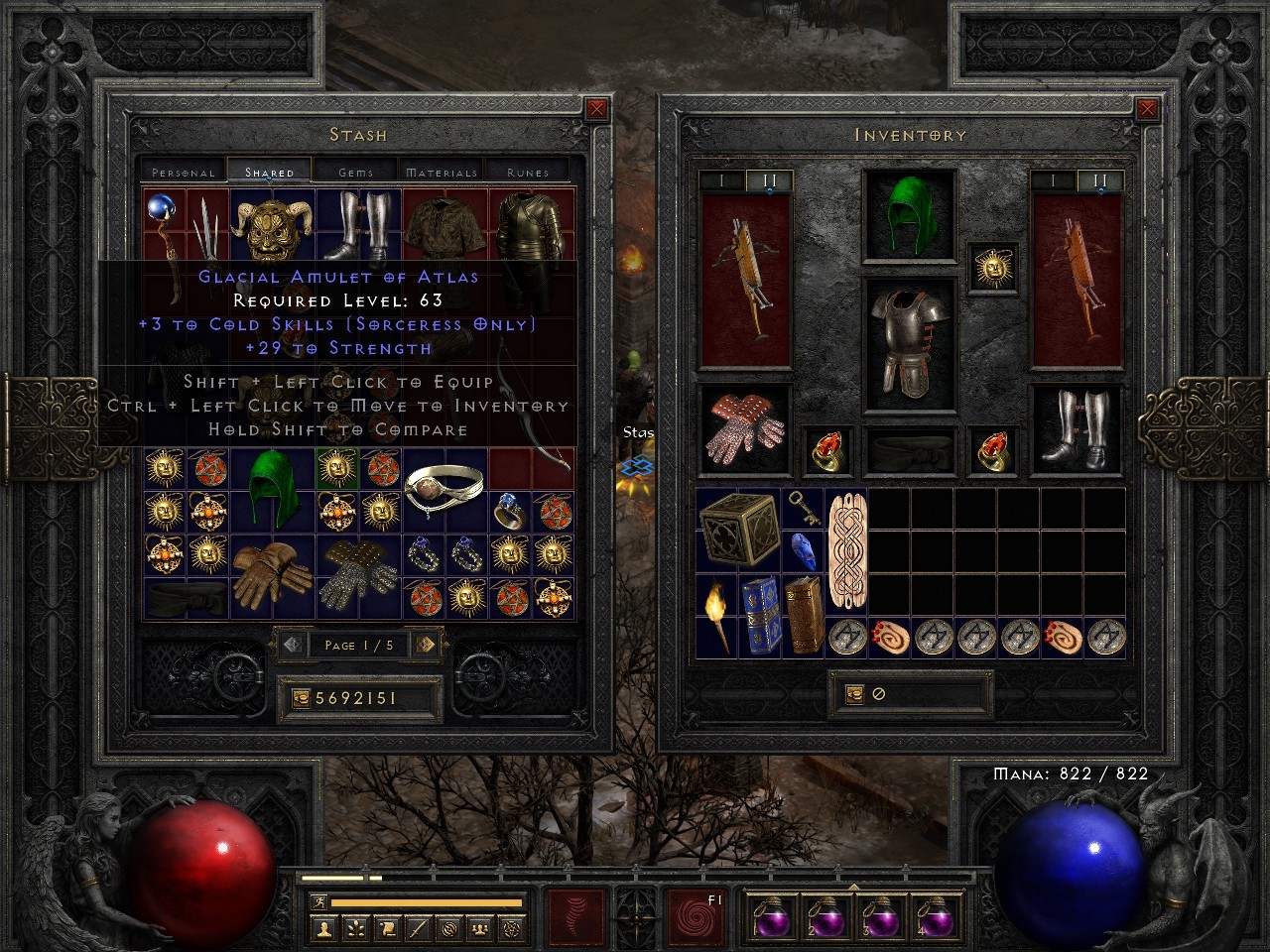1270x952 pixels.
Task: Go to the next stash page with the right arrow
Action: coord(427,646)
